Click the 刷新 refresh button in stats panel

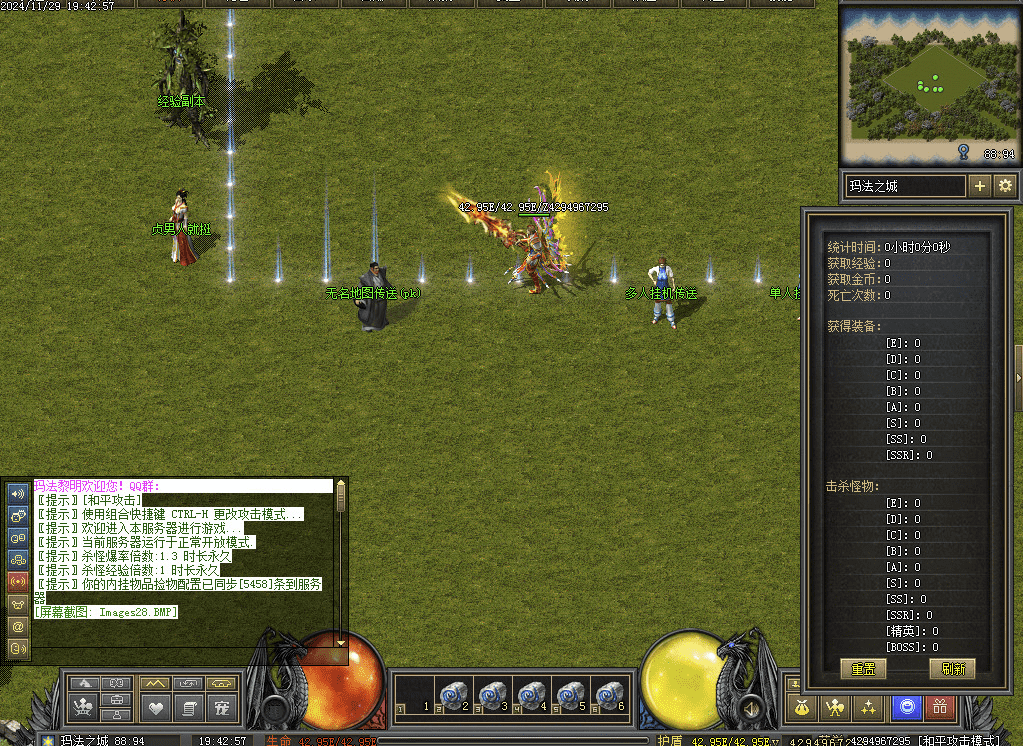point(951,669)
